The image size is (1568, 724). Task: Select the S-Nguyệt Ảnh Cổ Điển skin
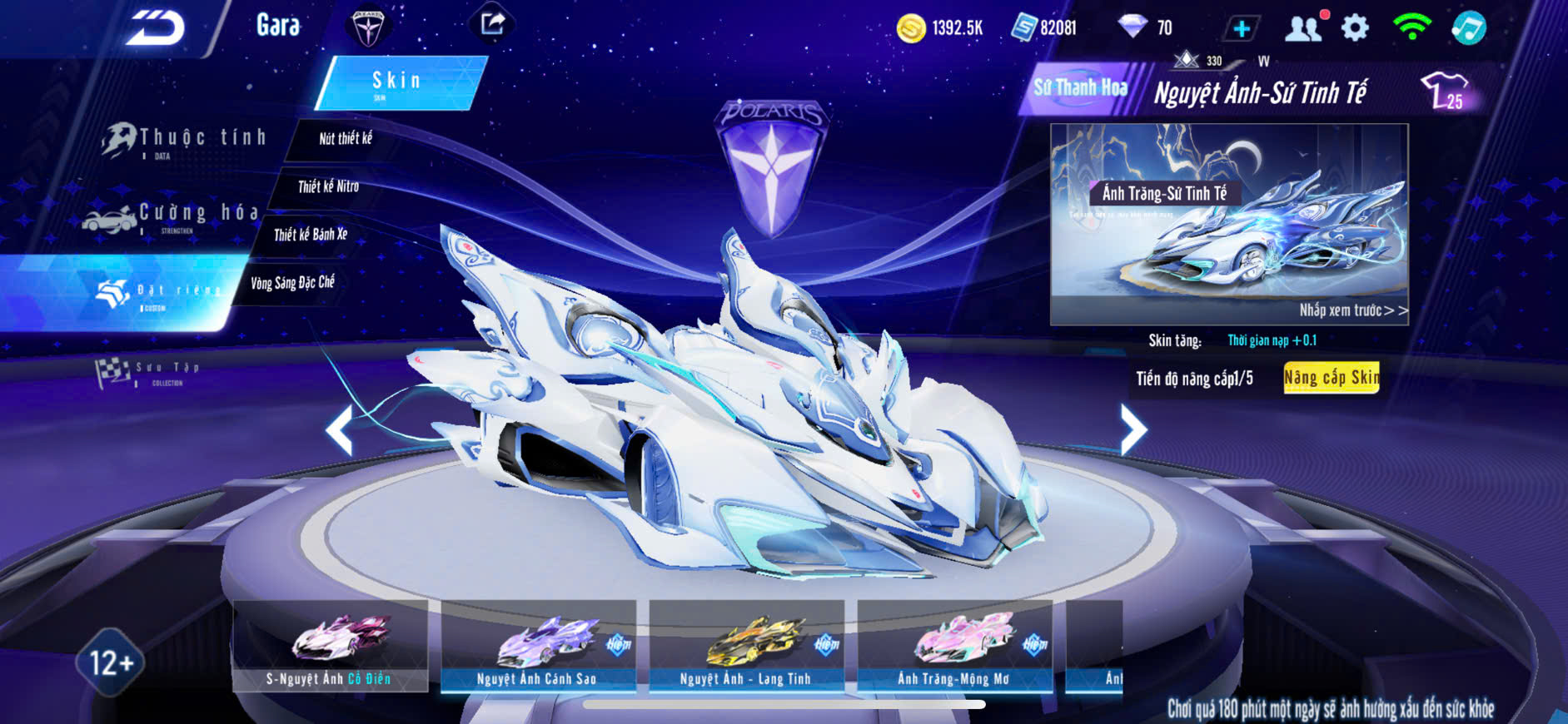(330, 645)
